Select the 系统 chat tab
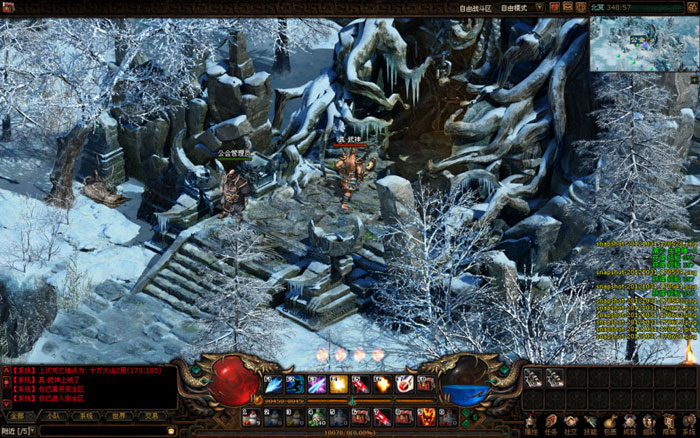This screenshot has width=700, height=438. pos(86,416)
